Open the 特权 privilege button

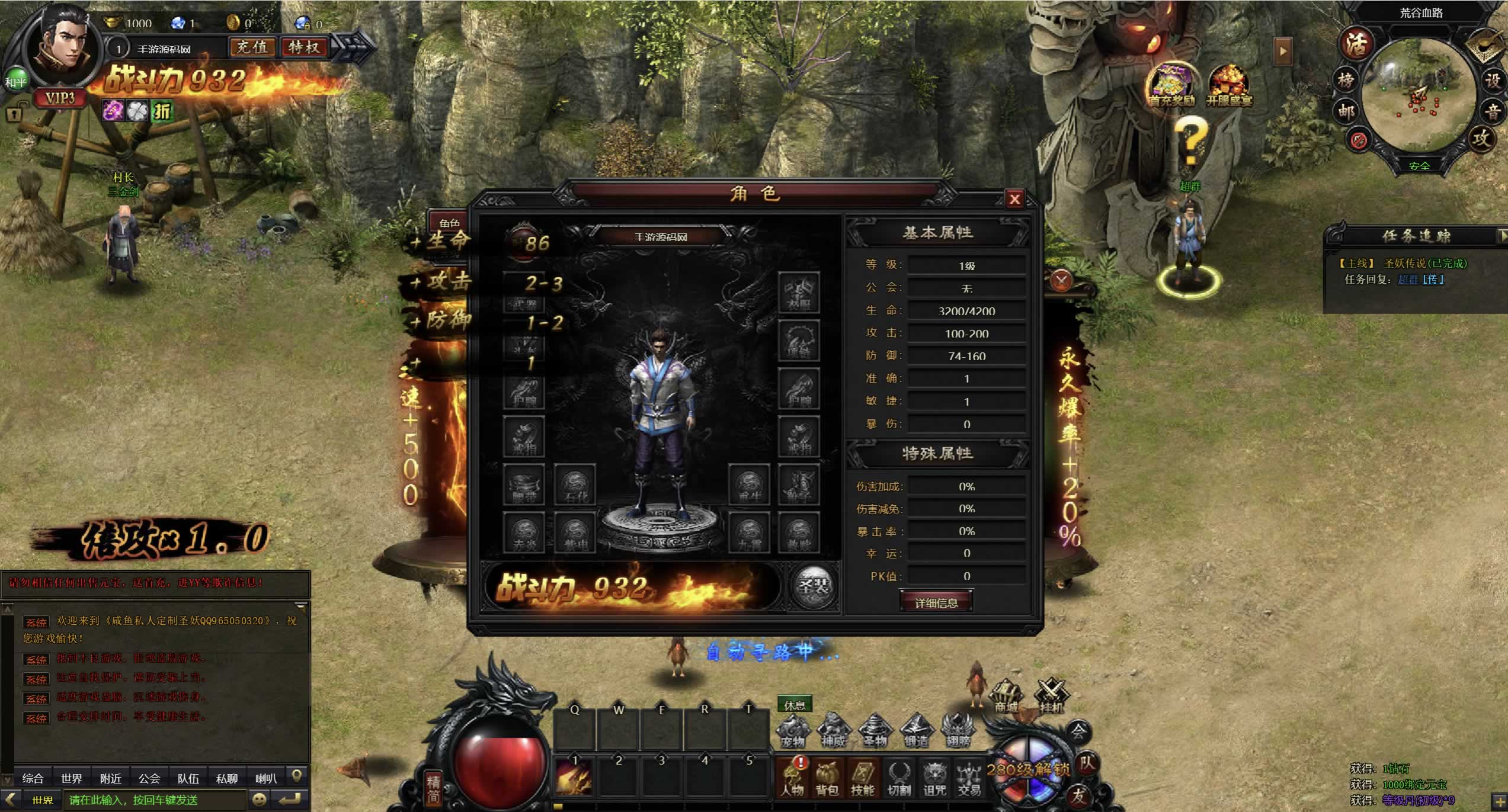click(x=304, y=47)
